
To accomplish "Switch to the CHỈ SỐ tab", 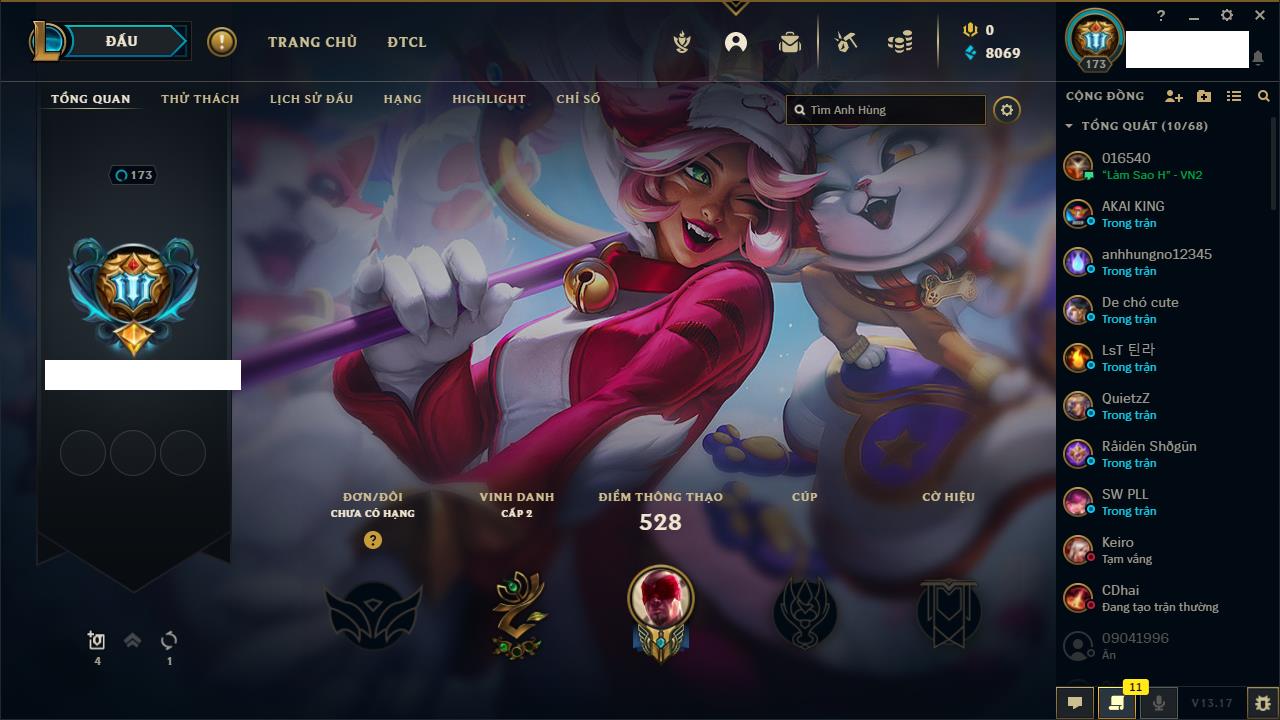I will click(x=578, y=99).
